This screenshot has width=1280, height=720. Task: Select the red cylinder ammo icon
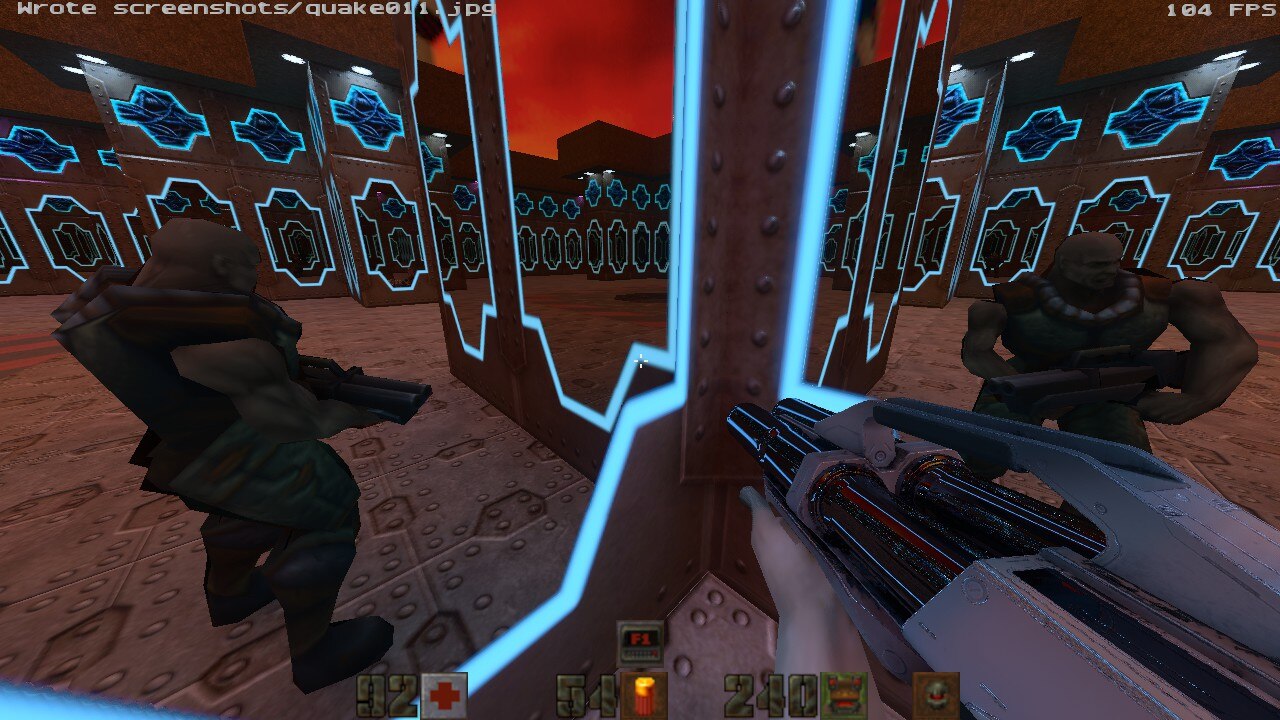(x=643, y=696)
